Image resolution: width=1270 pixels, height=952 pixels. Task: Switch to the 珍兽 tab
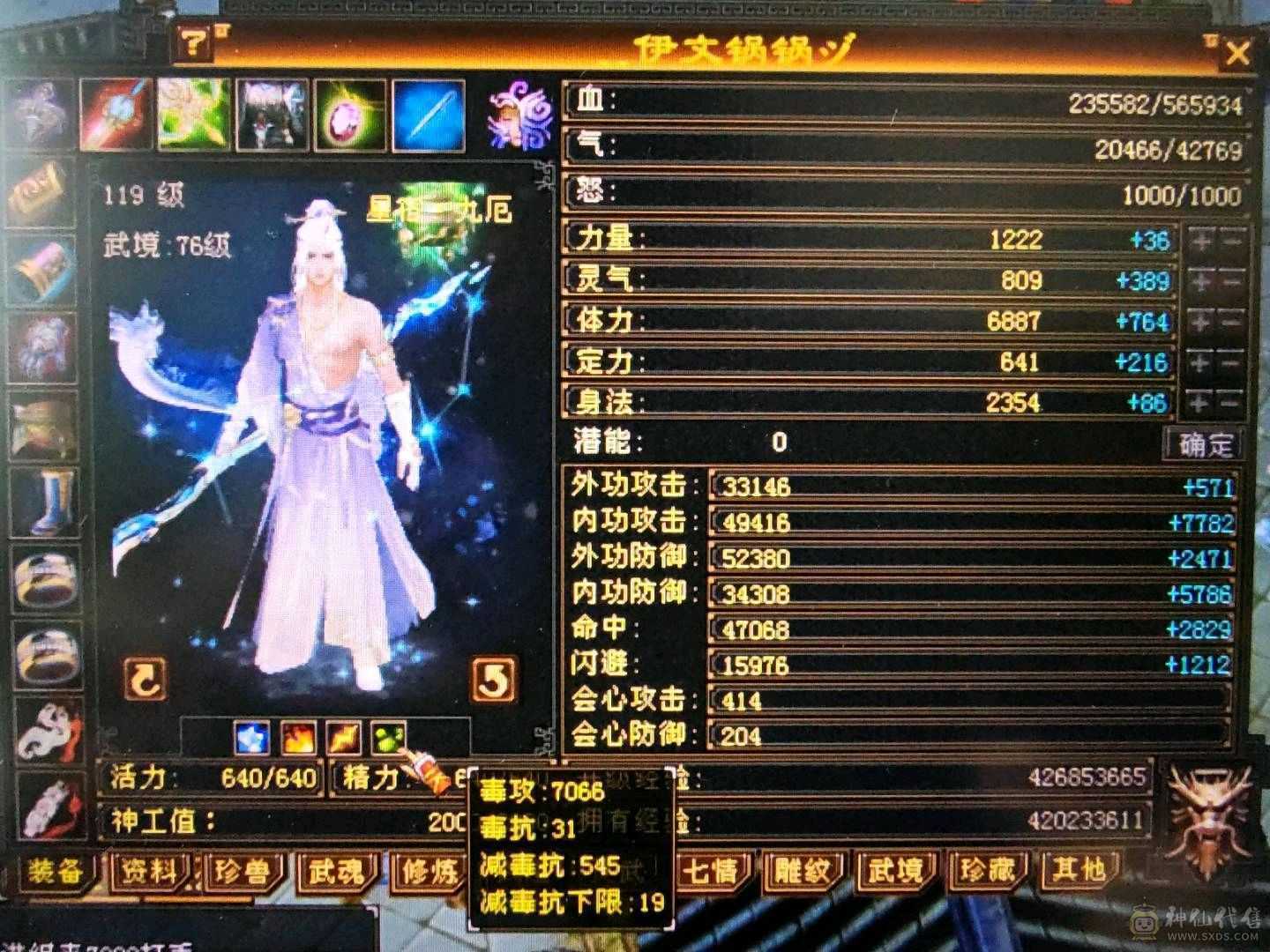coord(243,871)
